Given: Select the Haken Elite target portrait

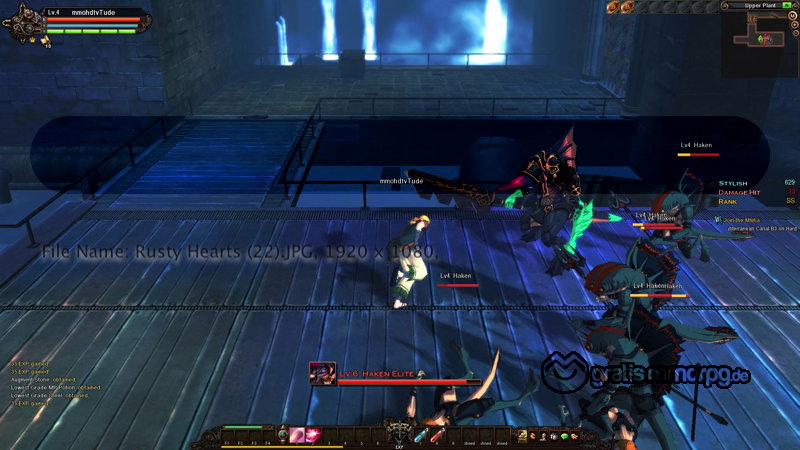Looking at the screenshot, I should (322, 374).
